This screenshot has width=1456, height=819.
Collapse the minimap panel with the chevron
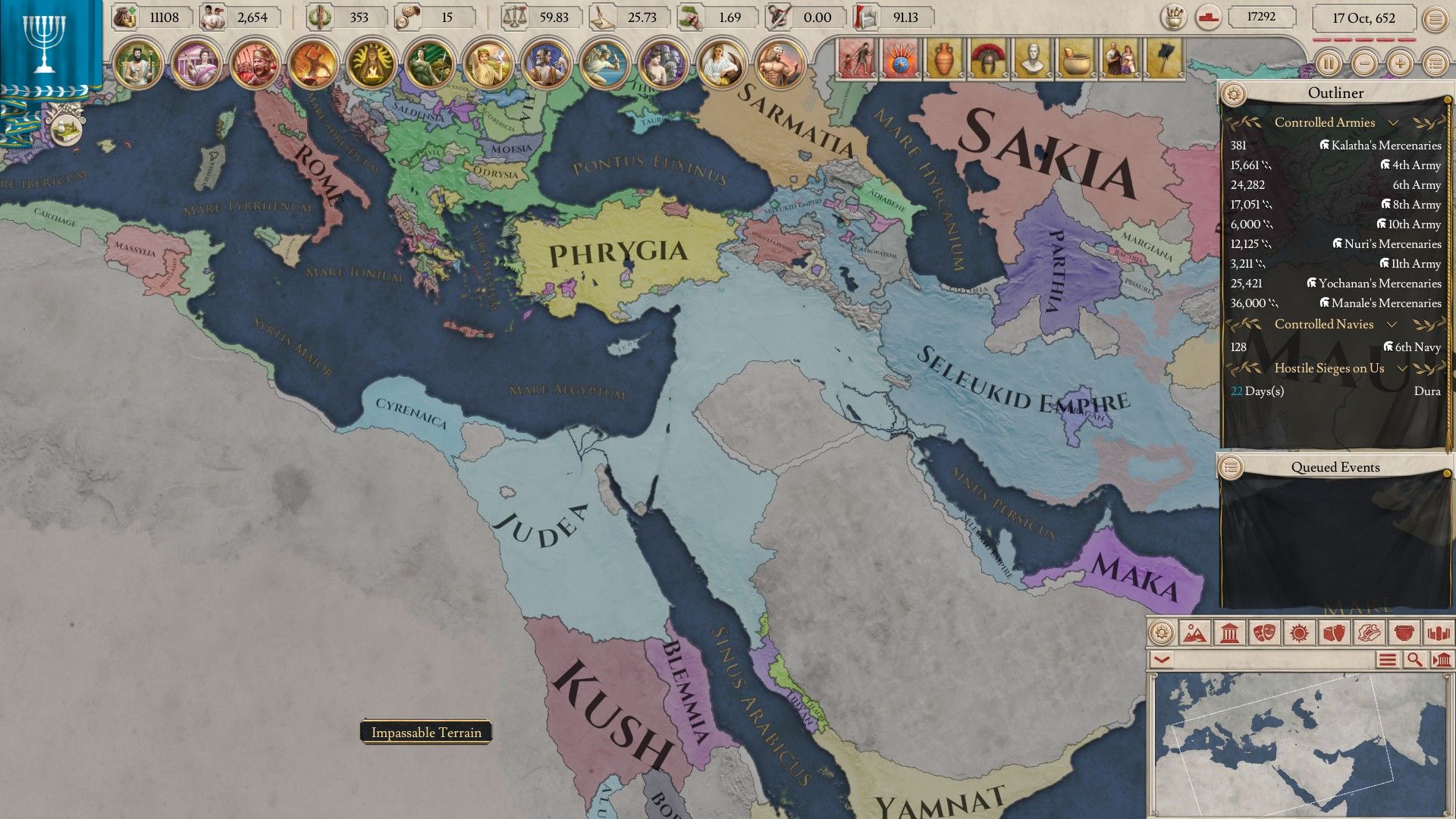1161,659
